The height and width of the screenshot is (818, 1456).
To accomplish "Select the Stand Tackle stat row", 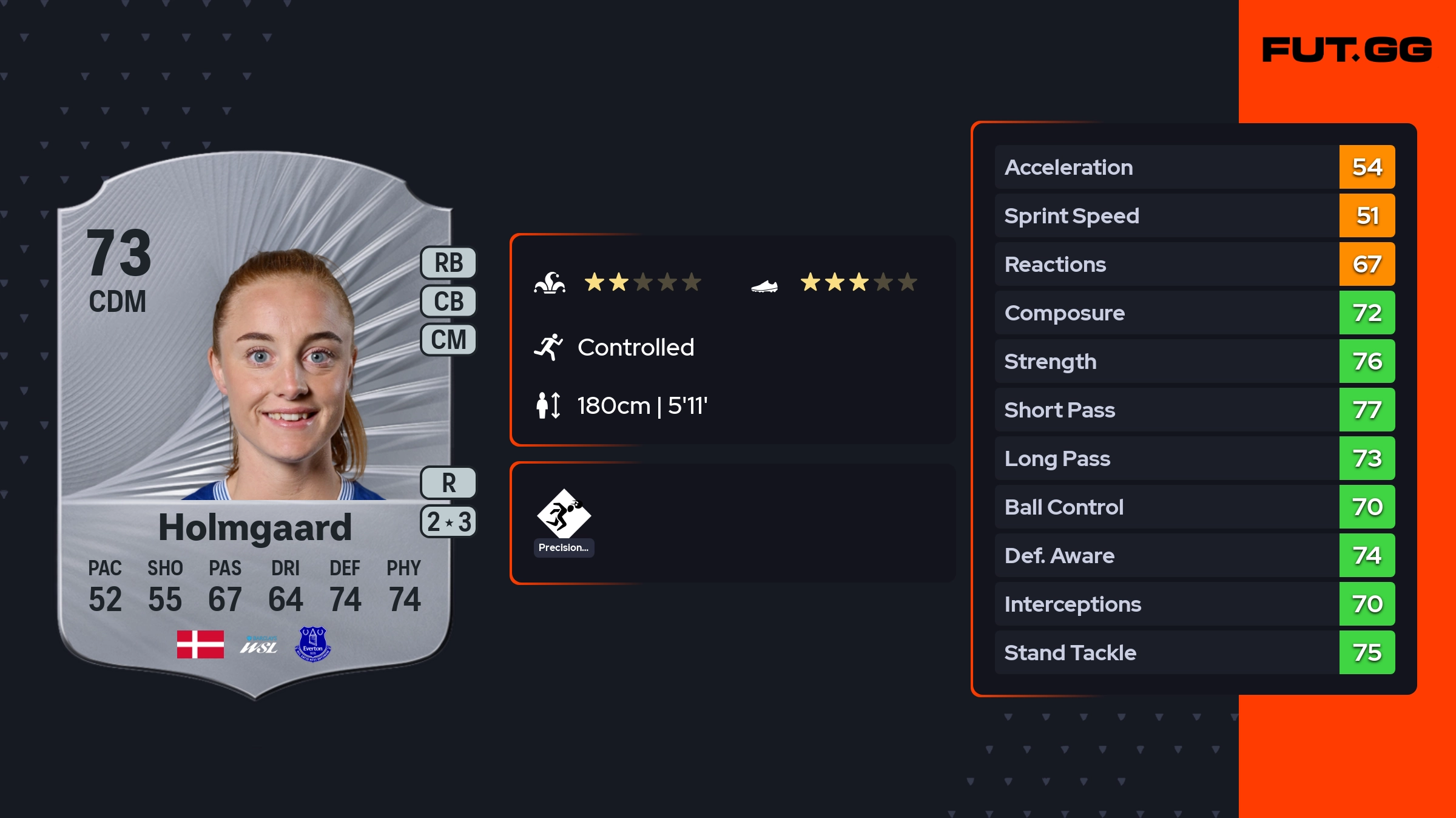I will pyautogui.click(x=1194, y=652).
